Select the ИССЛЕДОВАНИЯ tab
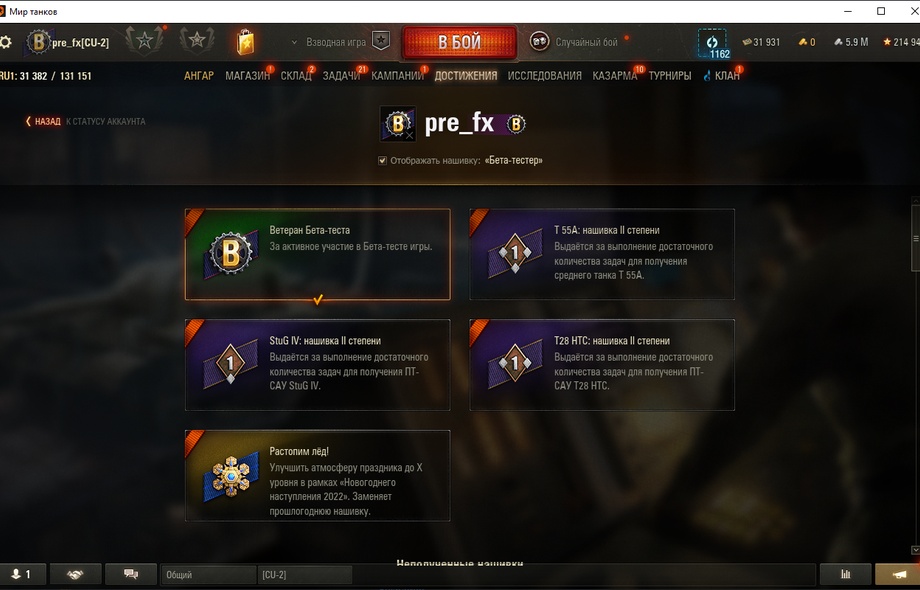 pyautogui.click(x=544, y=76)
